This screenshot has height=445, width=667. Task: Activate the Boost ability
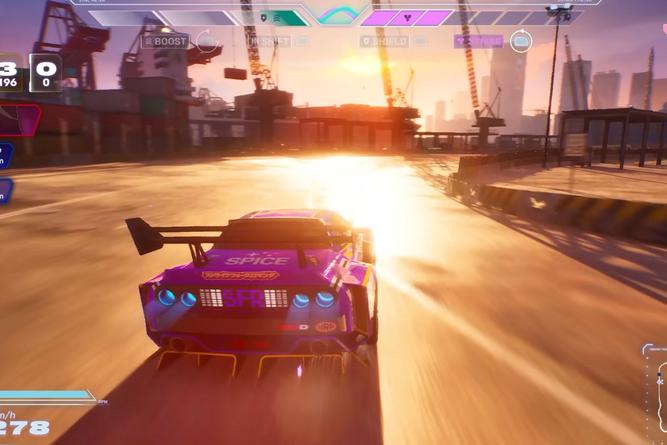click(166, 41)
